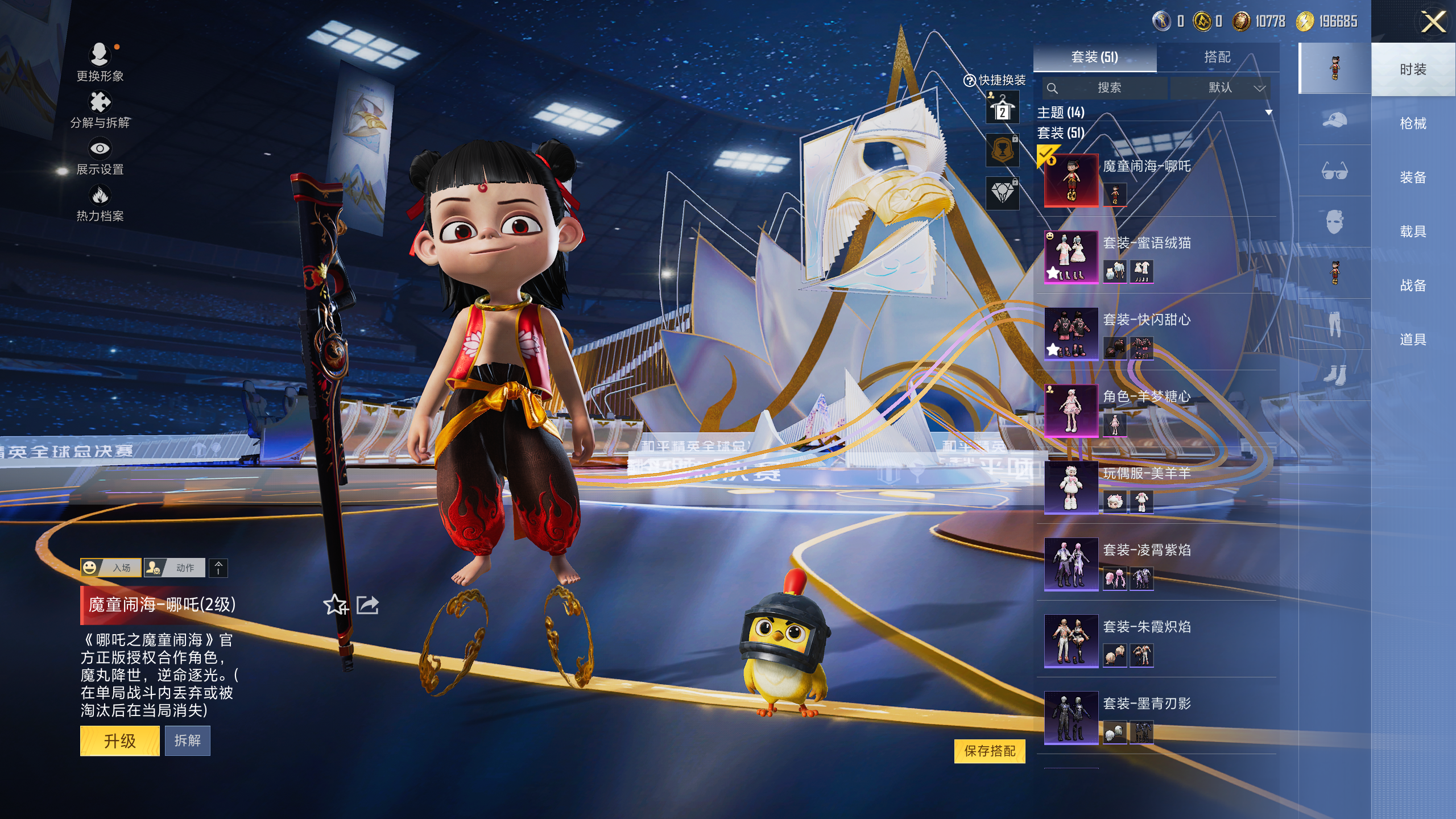1456x819 pixels.
Task: Click the 拆解 dismantle button
Action: pos(187,741)
